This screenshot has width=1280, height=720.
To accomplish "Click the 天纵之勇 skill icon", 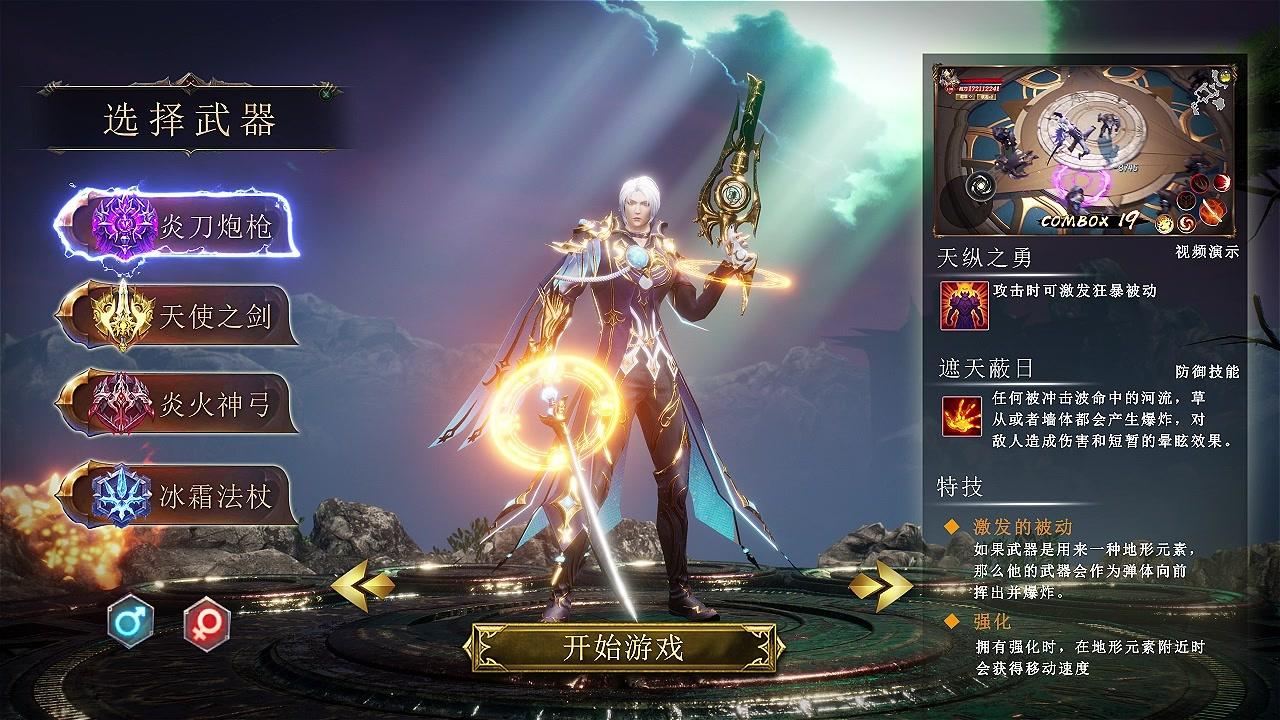I will 964,306.
